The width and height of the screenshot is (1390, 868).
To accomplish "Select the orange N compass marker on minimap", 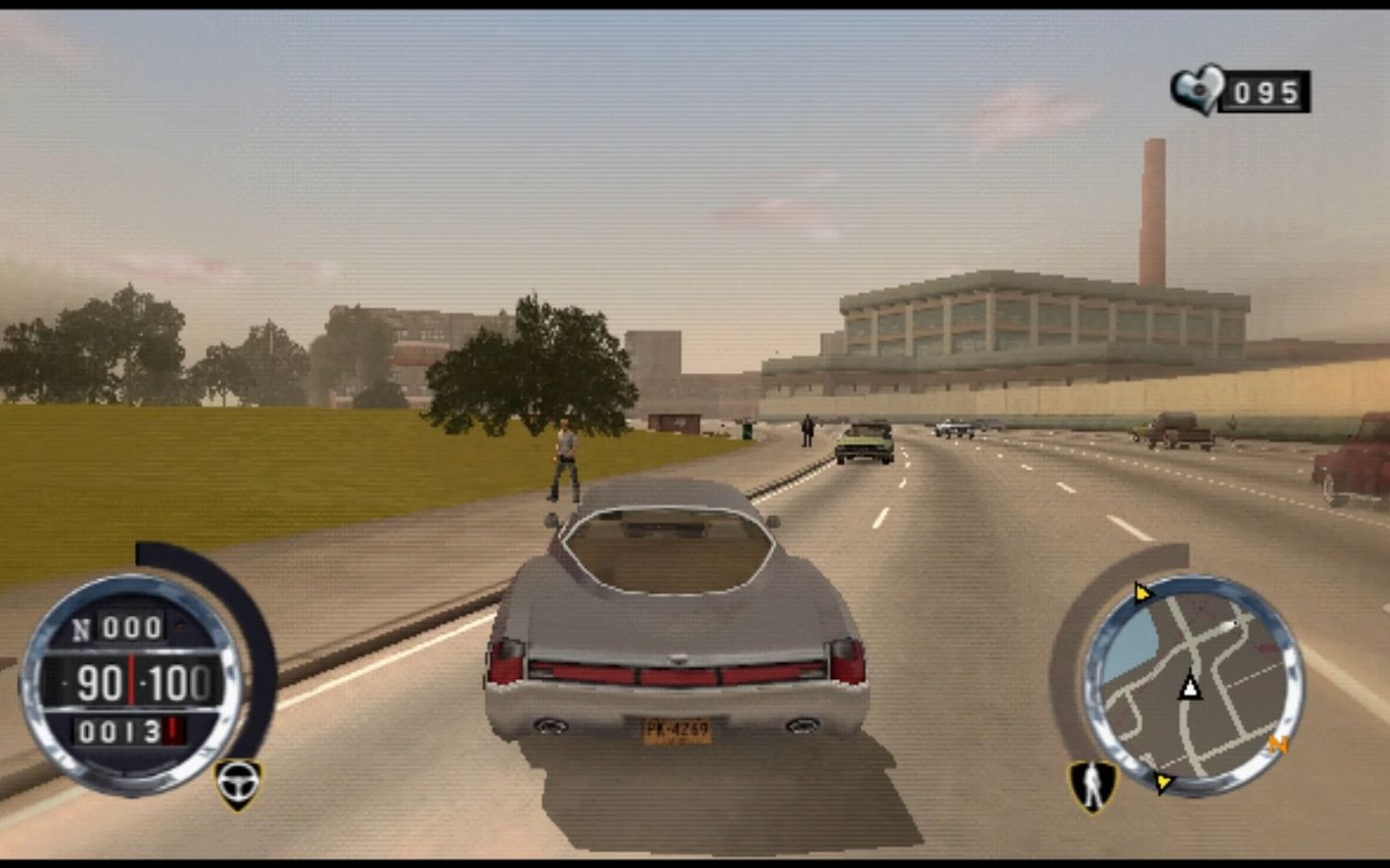I will tap(1278, 745).
